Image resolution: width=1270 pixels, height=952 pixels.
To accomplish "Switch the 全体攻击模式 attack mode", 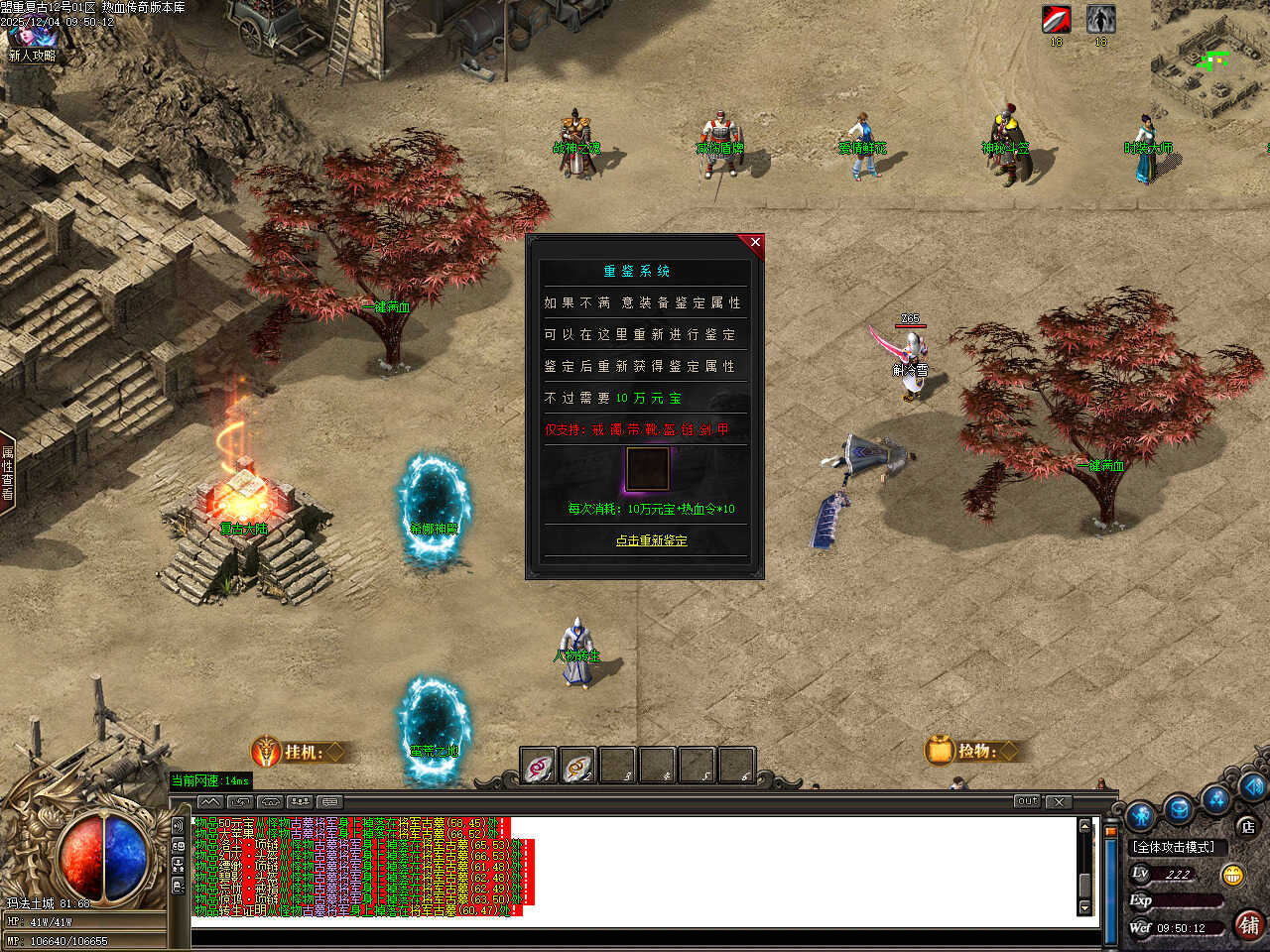I will (1175, 847).
